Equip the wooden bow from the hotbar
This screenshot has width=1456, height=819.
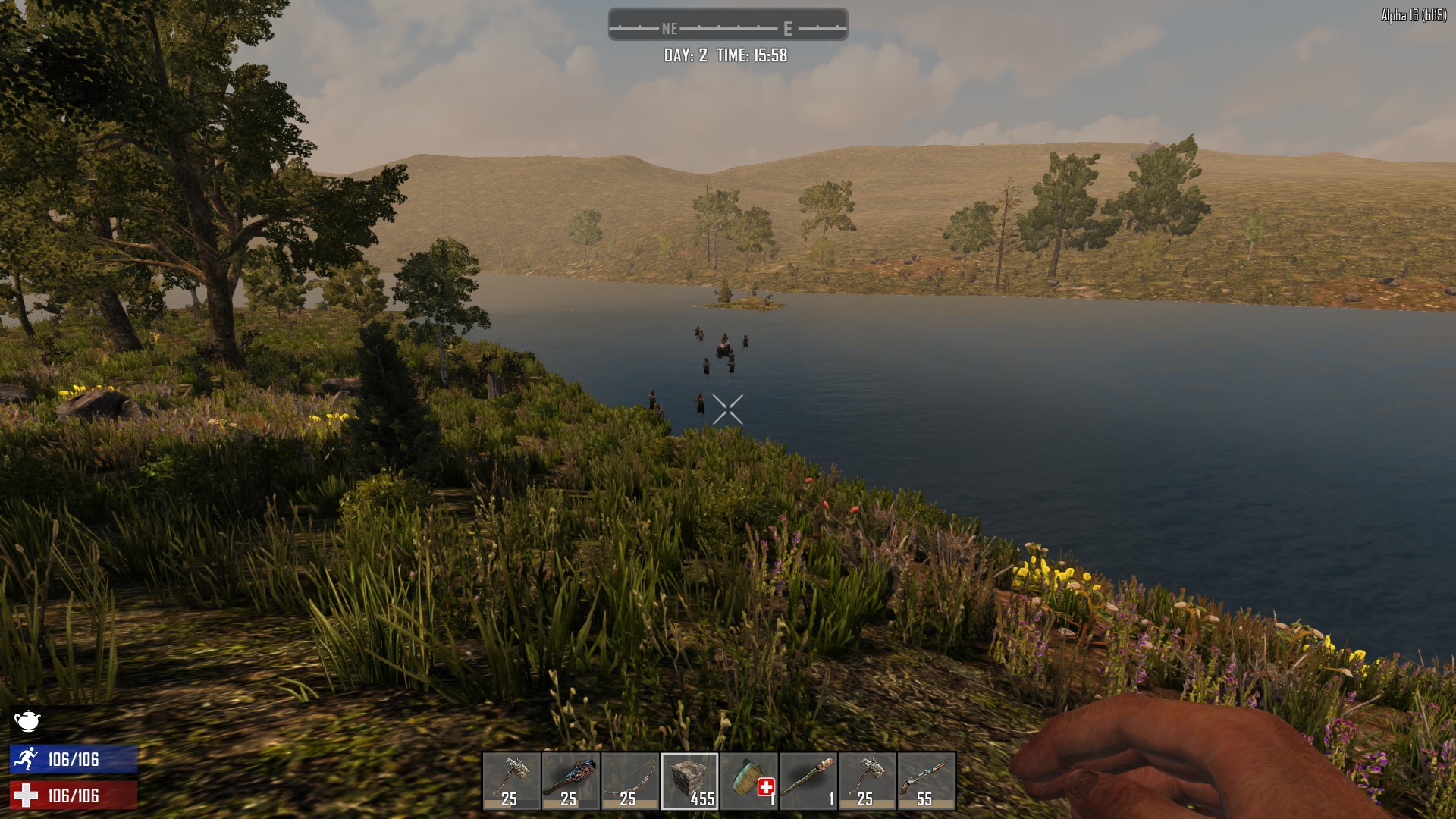pos(629,780)
